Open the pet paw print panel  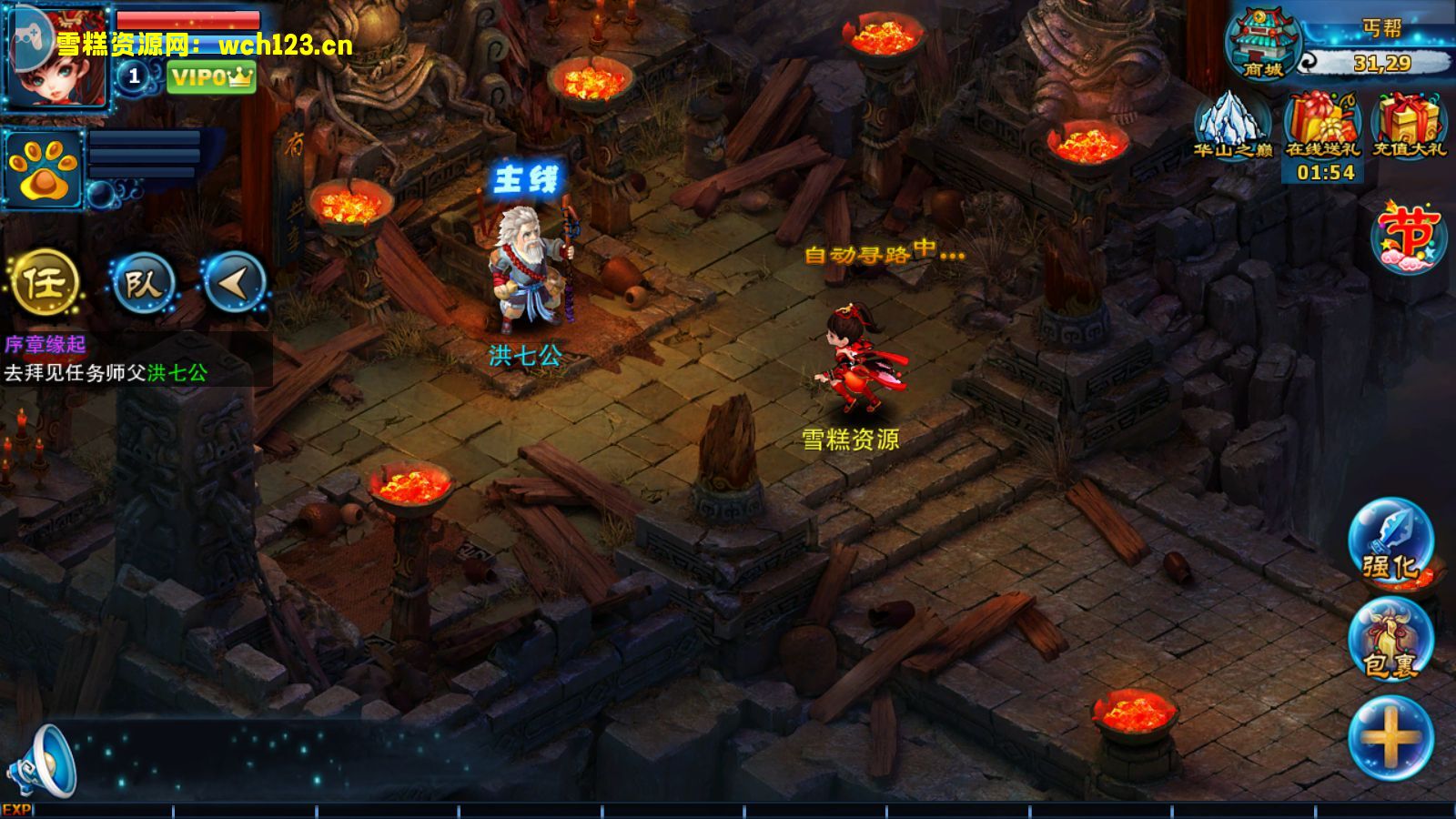coord(42,170)
